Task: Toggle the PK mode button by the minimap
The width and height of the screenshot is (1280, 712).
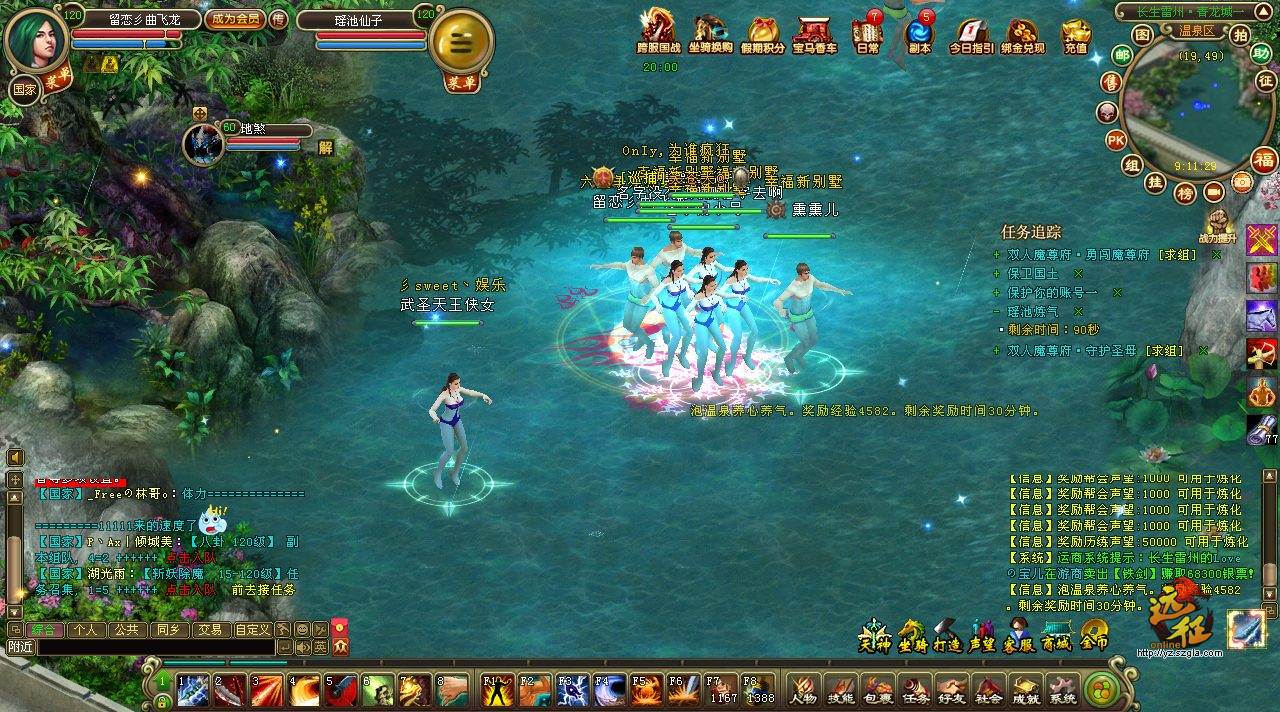Action: pyautogui.click(x=1117, y=140)
